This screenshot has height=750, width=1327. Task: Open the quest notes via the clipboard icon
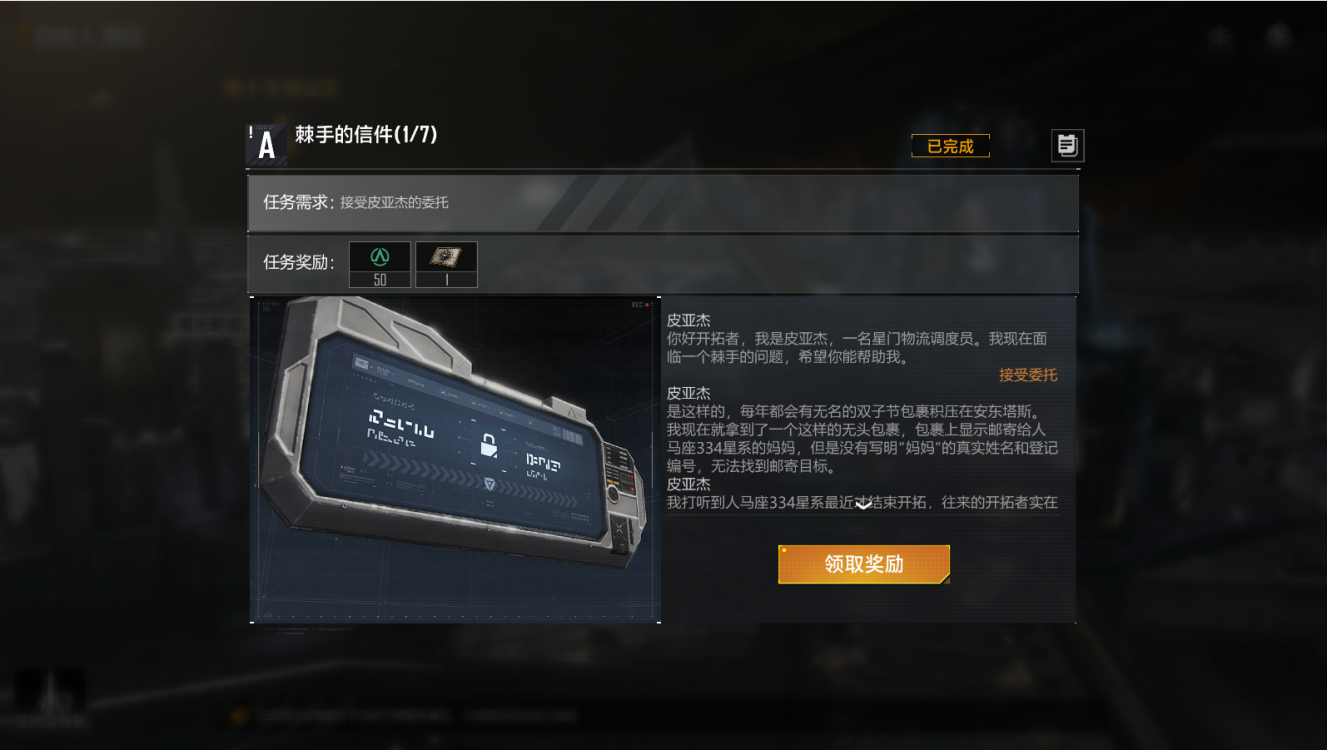click(x=1066, y=146)
